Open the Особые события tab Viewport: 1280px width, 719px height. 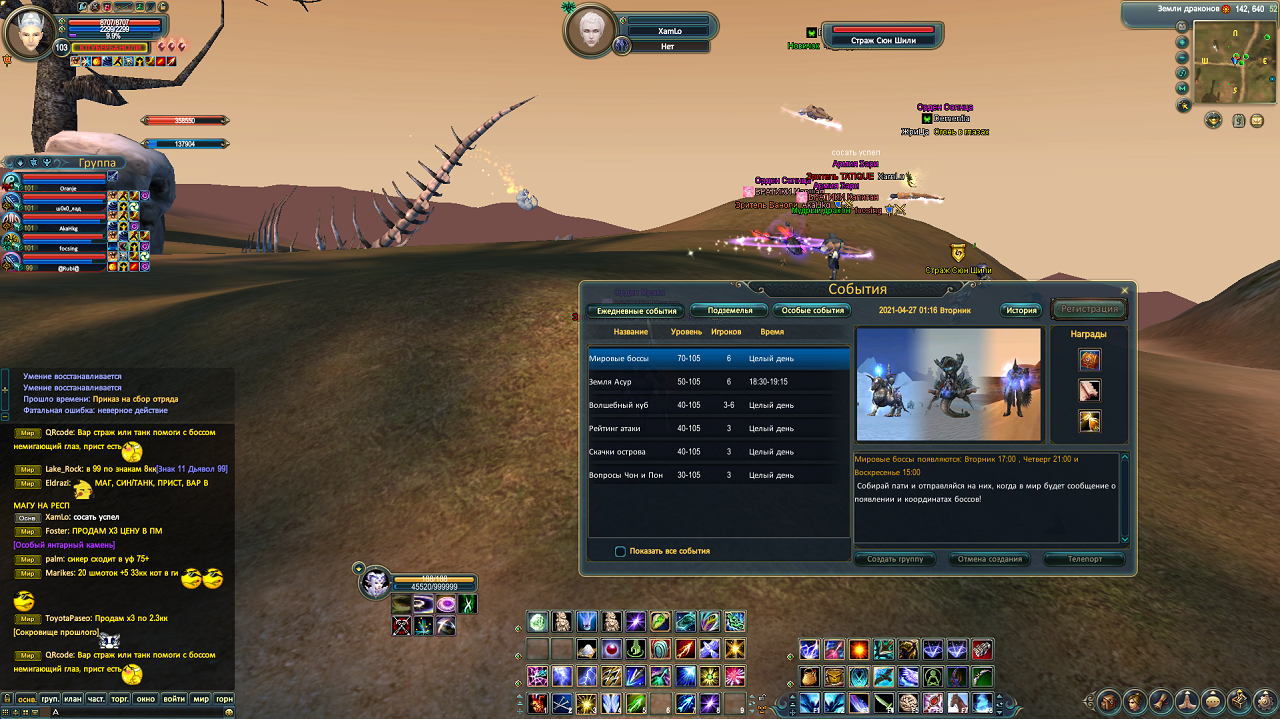click(x=813, y=311)
